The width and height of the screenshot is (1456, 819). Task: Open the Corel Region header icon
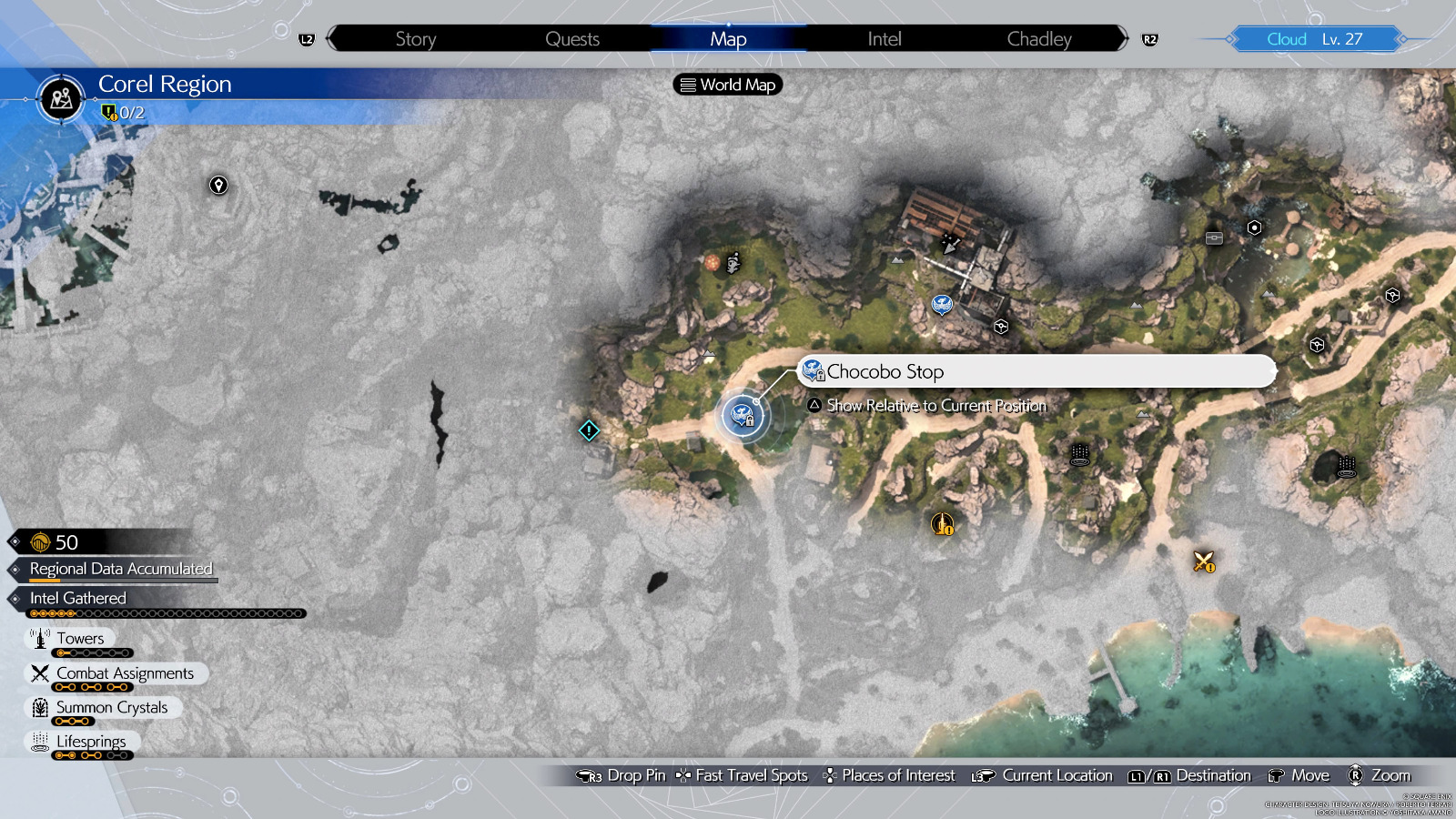61,97
